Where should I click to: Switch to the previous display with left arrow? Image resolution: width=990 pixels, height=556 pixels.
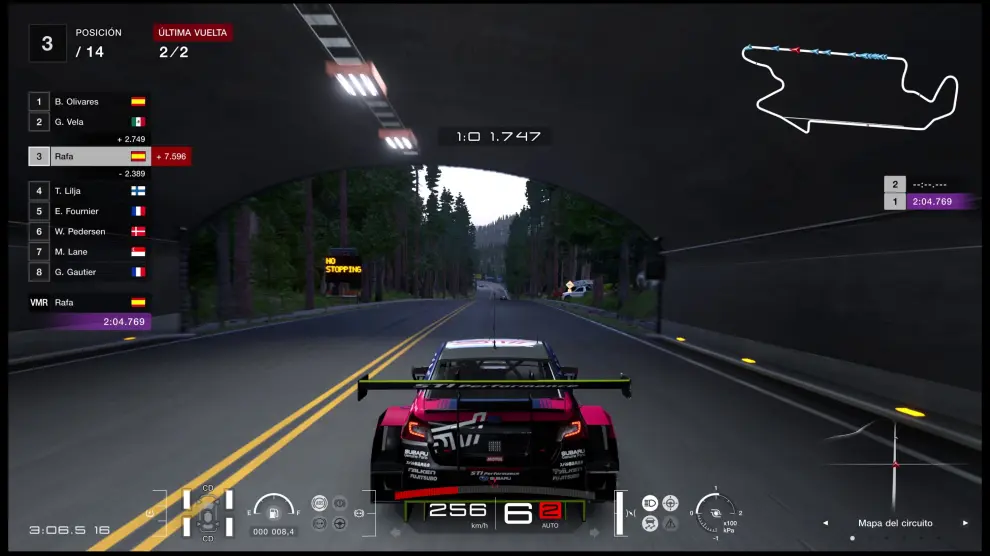pyautogui.click(x=825, y=523)
